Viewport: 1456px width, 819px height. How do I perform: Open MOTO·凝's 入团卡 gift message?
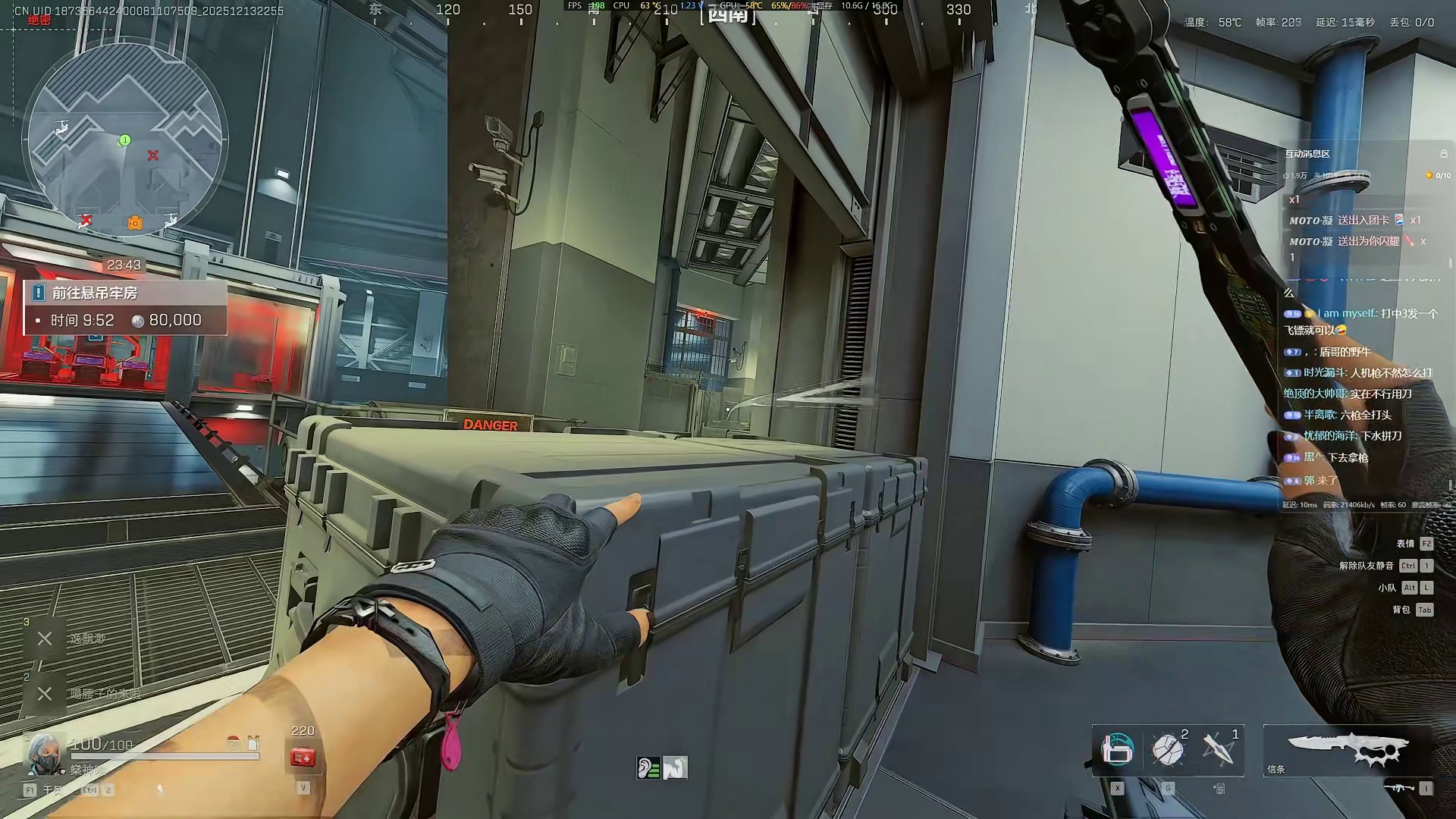(1354, 221)
